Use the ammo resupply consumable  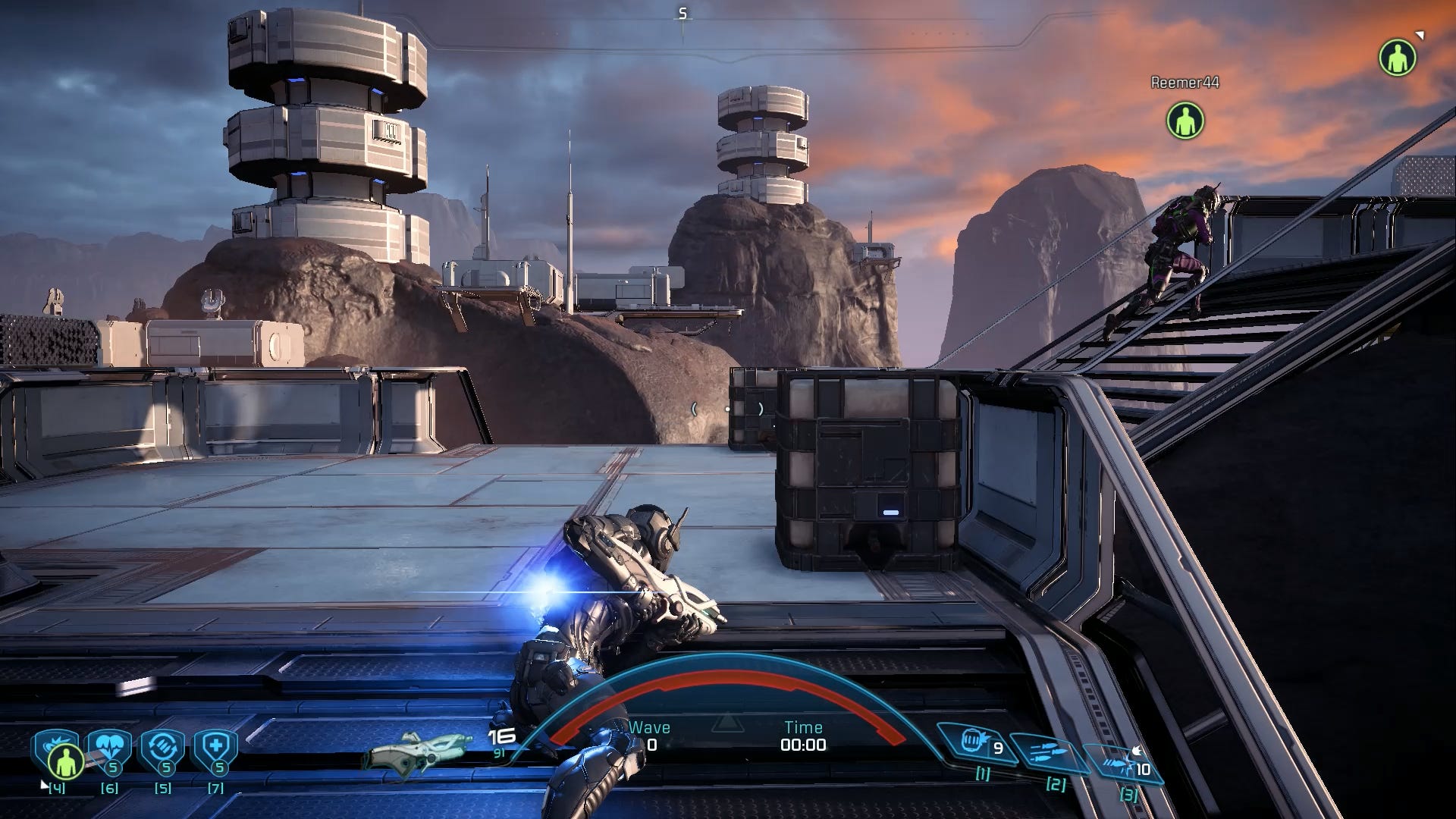click(x=162, y=748)
